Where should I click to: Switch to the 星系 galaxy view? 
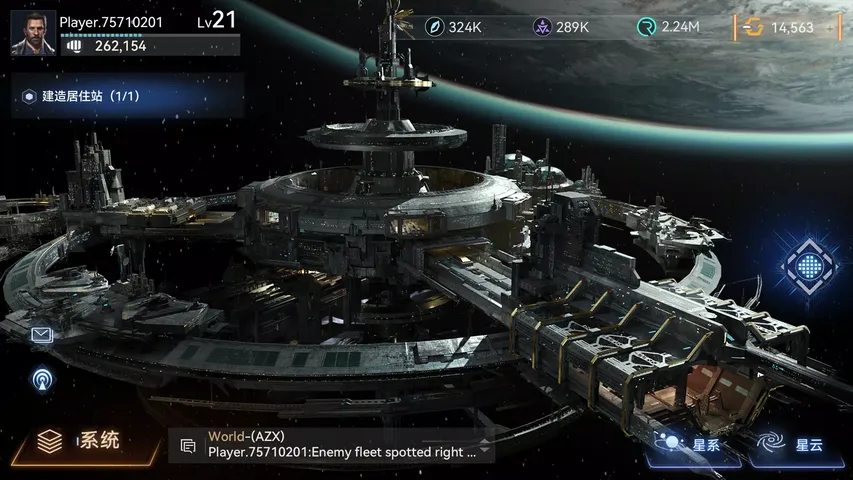click(690, 445)
